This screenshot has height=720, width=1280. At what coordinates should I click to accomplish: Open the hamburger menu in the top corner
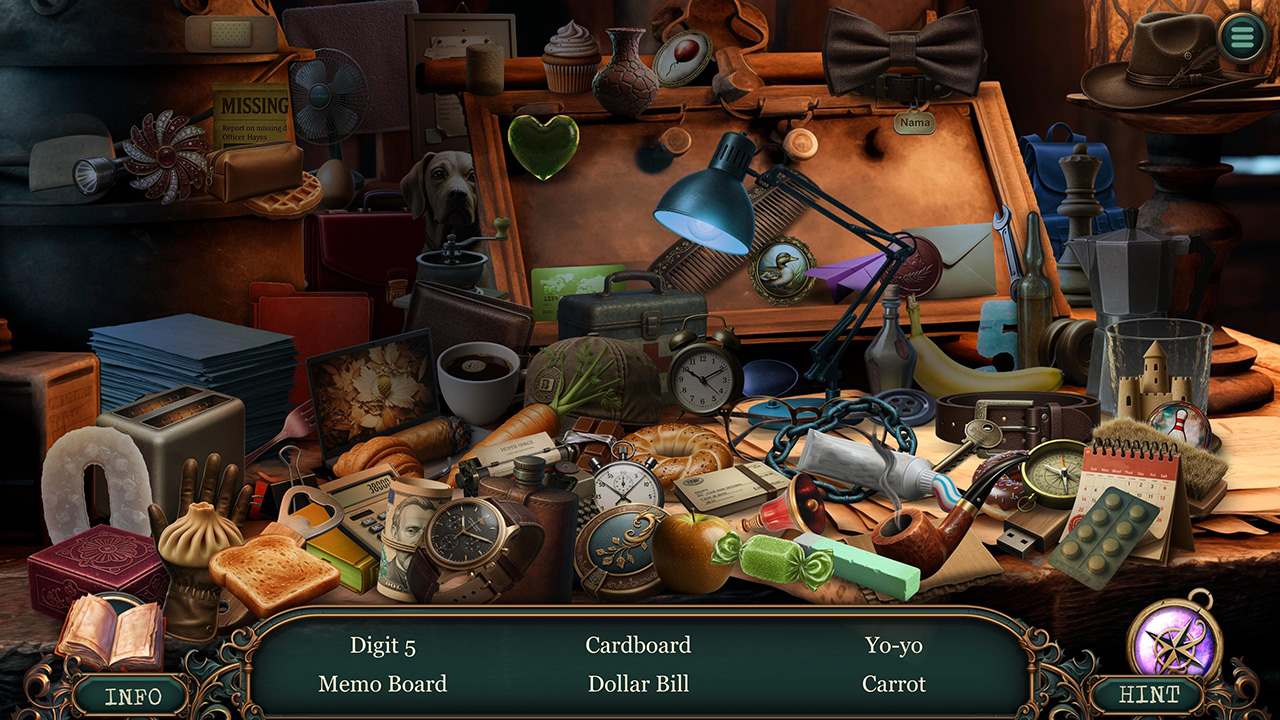click(x=1240, y=38)
